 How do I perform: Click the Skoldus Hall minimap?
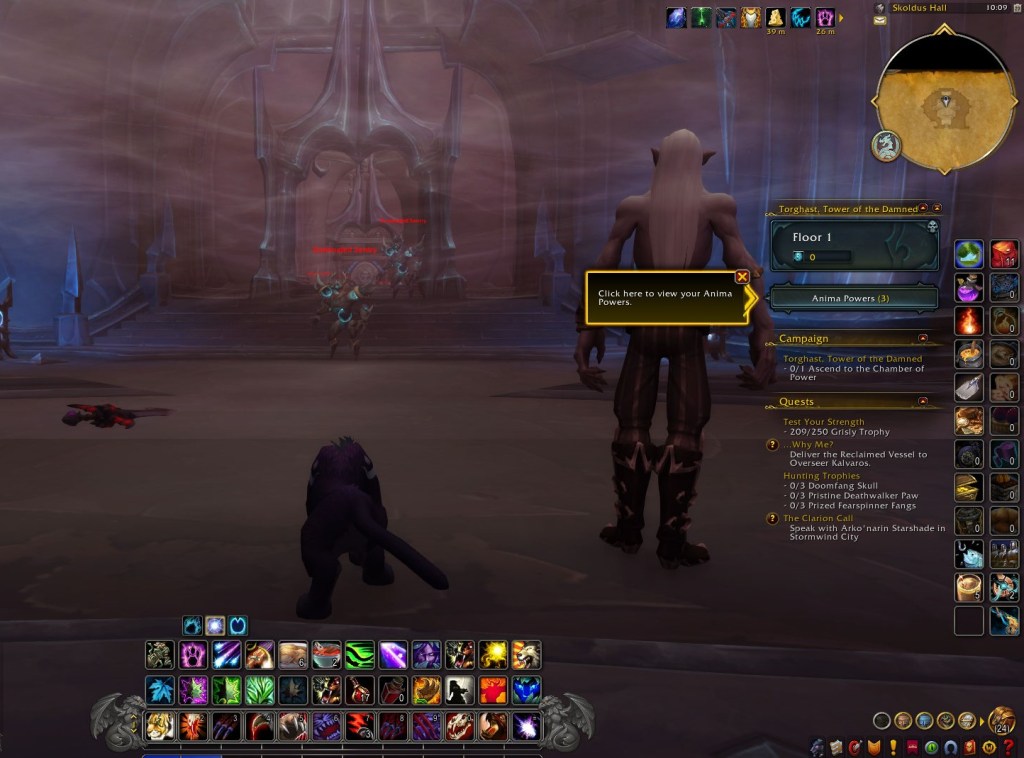[941, 101]
